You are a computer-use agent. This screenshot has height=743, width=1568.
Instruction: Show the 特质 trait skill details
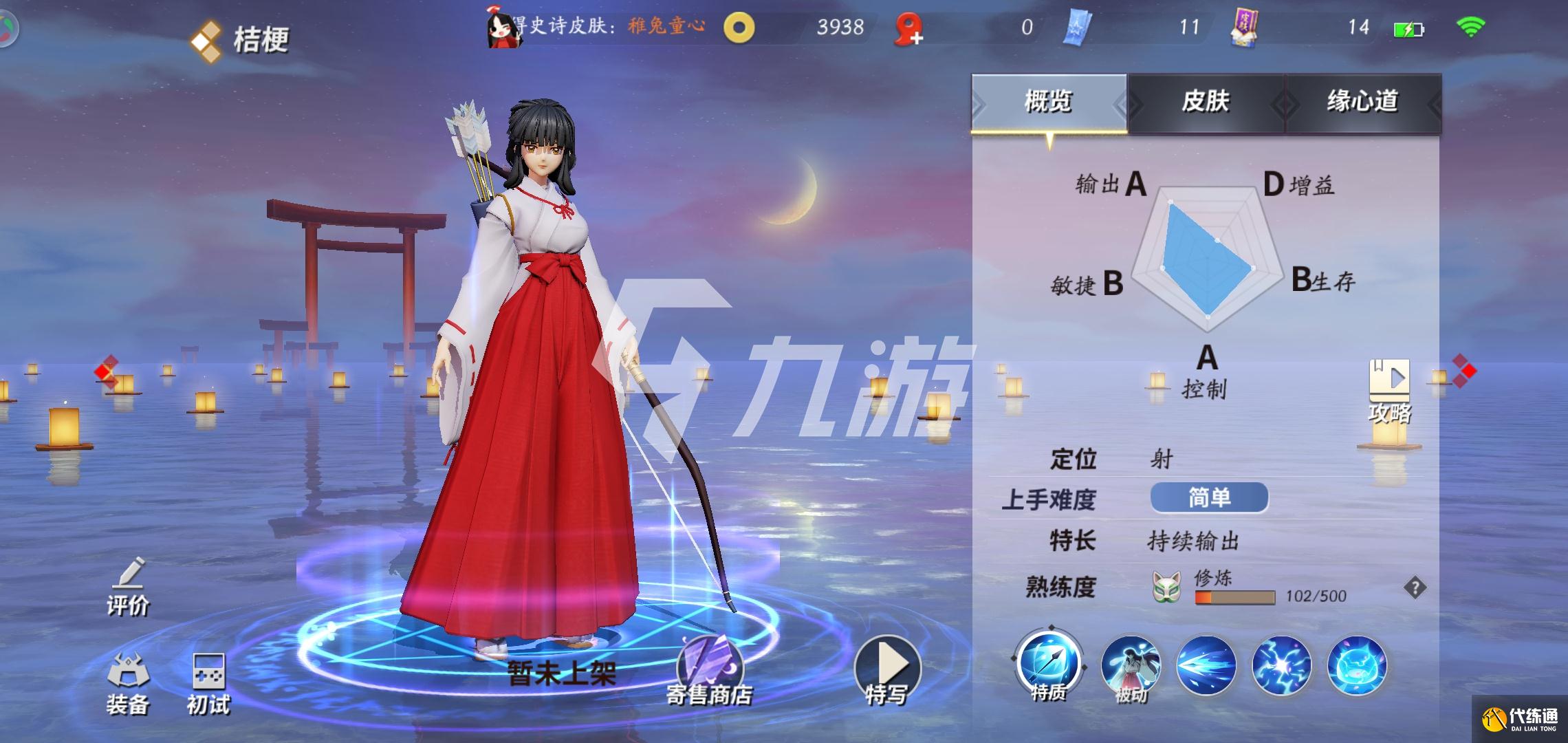pos(1049,665)
